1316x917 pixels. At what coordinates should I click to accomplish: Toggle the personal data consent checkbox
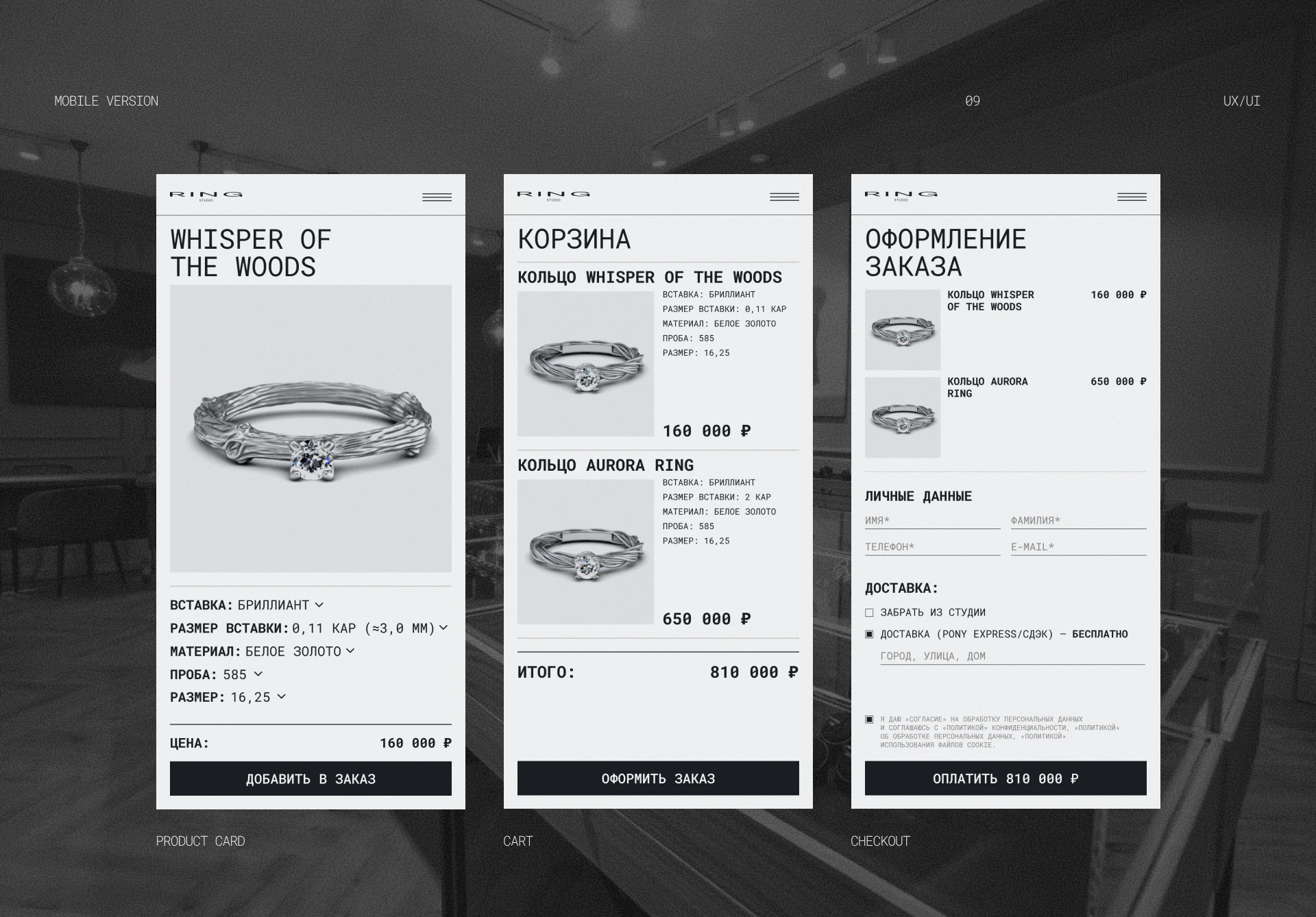click(x=869, y=720)
